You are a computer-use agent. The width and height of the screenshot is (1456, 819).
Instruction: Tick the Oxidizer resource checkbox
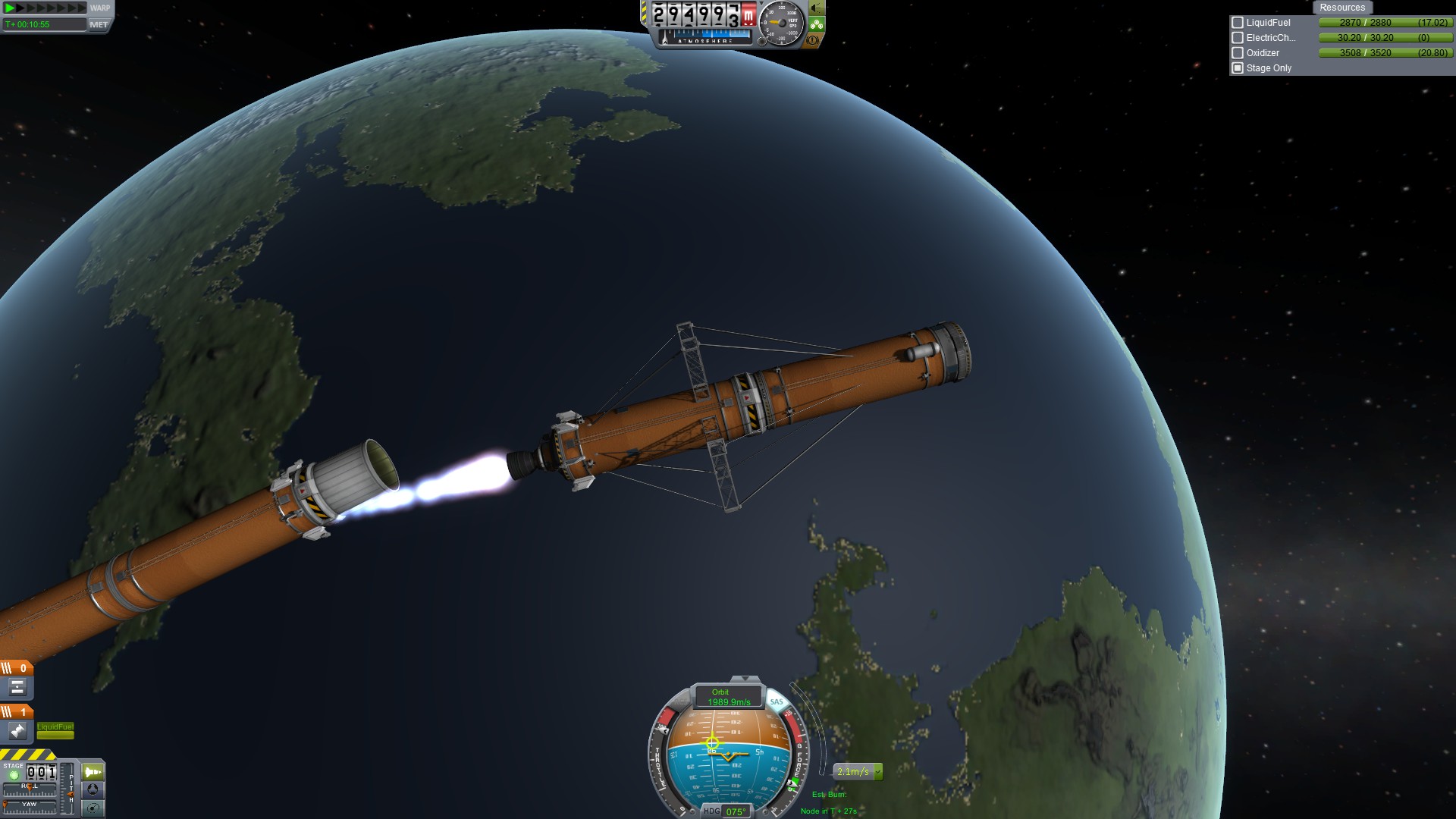pos(1238,53)
